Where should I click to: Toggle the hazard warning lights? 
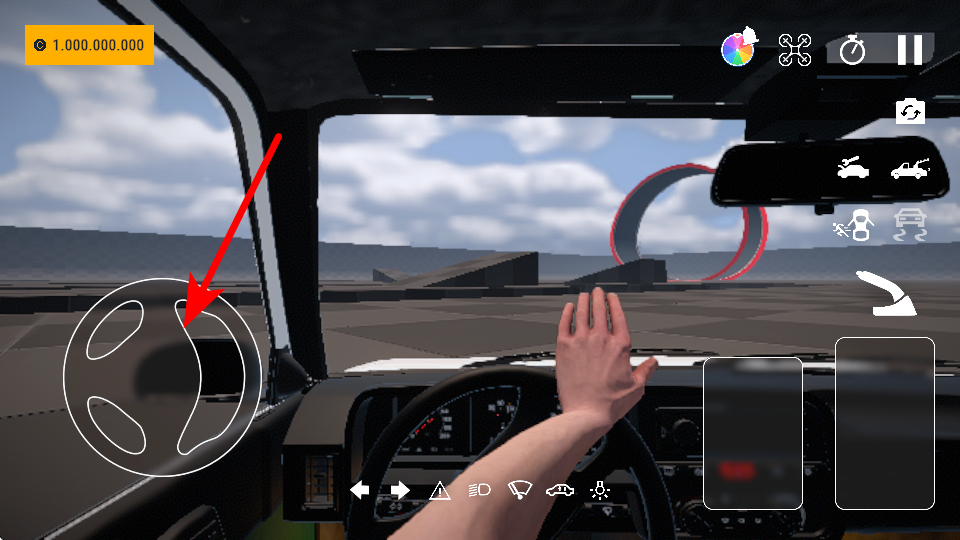click(440, 490)
